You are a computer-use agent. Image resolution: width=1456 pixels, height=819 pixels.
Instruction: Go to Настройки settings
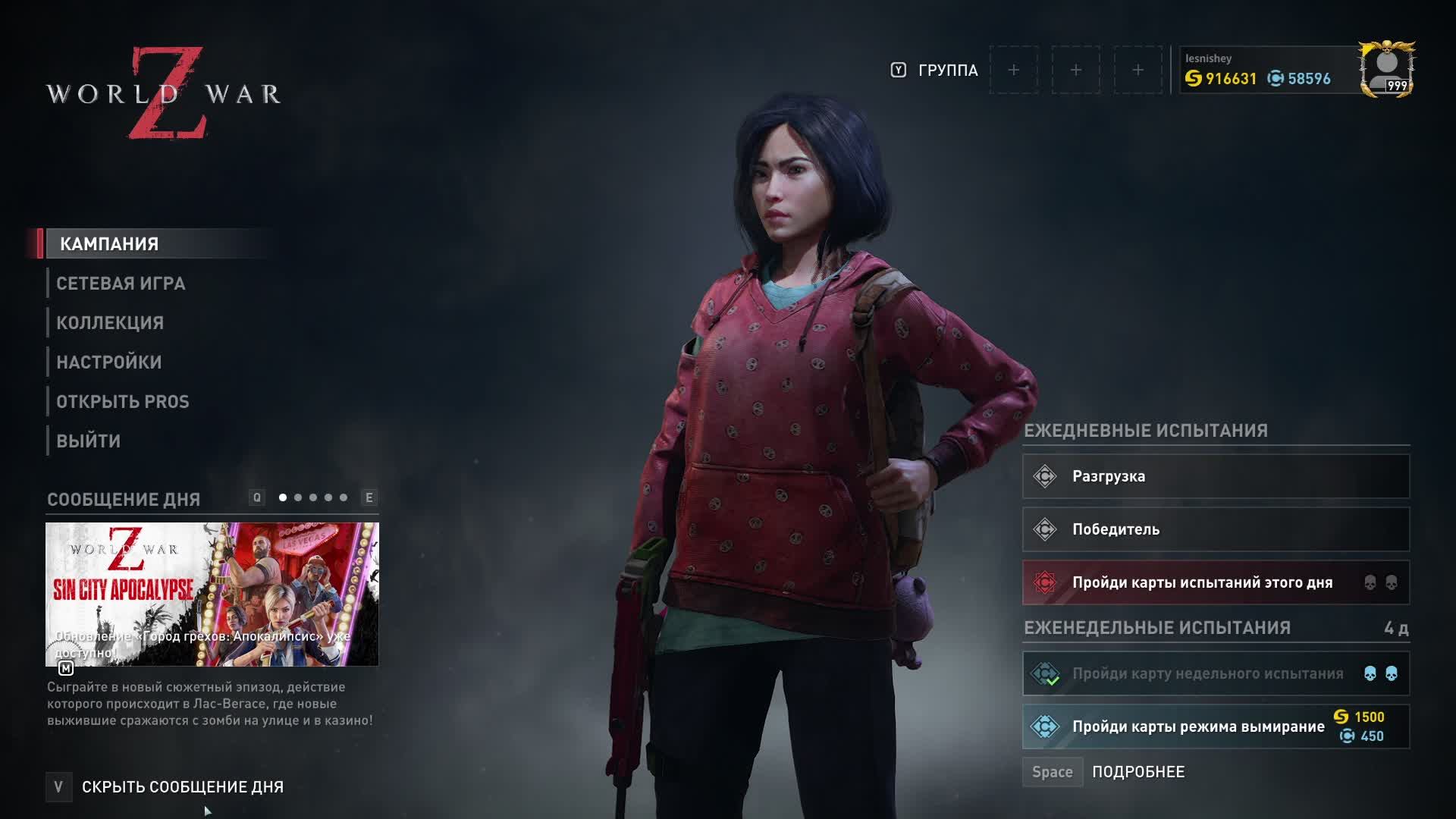[x=109, y=362]
